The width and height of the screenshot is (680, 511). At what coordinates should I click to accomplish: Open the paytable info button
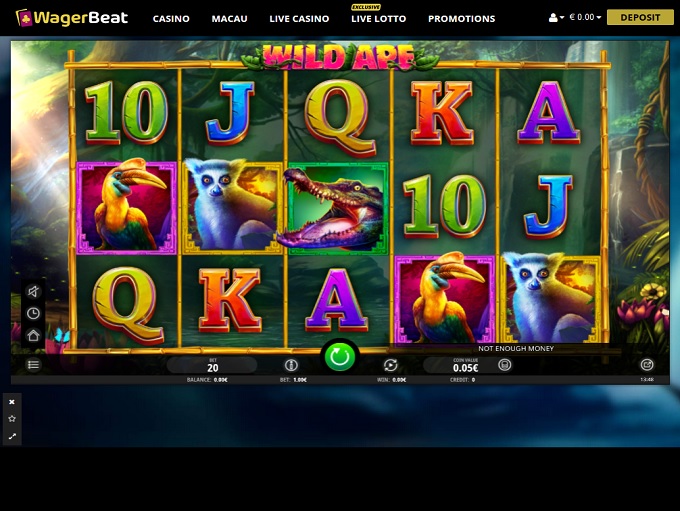pos(291,365)
